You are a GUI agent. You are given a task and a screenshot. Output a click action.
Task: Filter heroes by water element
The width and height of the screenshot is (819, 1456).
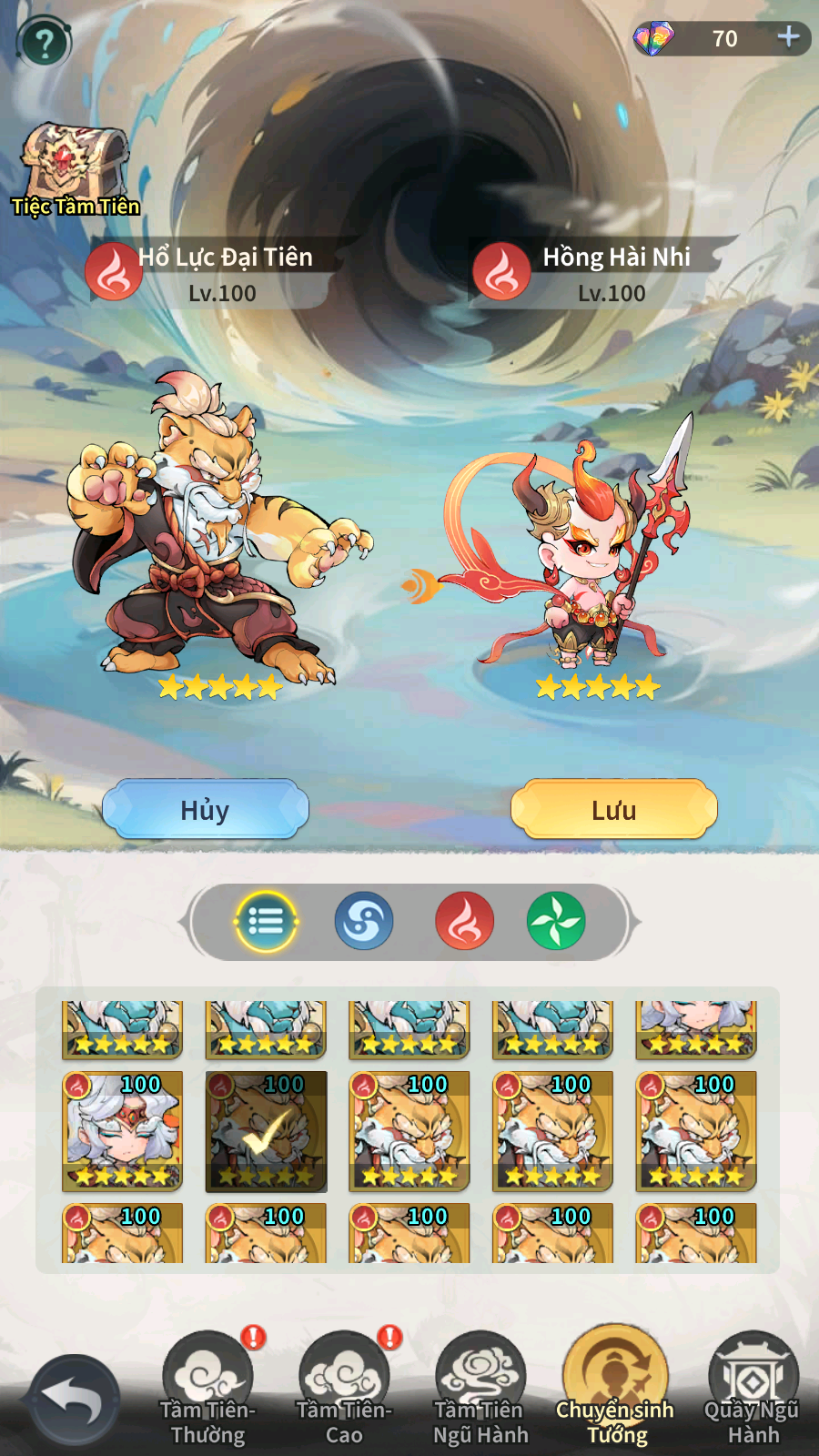tap(364, 922)
